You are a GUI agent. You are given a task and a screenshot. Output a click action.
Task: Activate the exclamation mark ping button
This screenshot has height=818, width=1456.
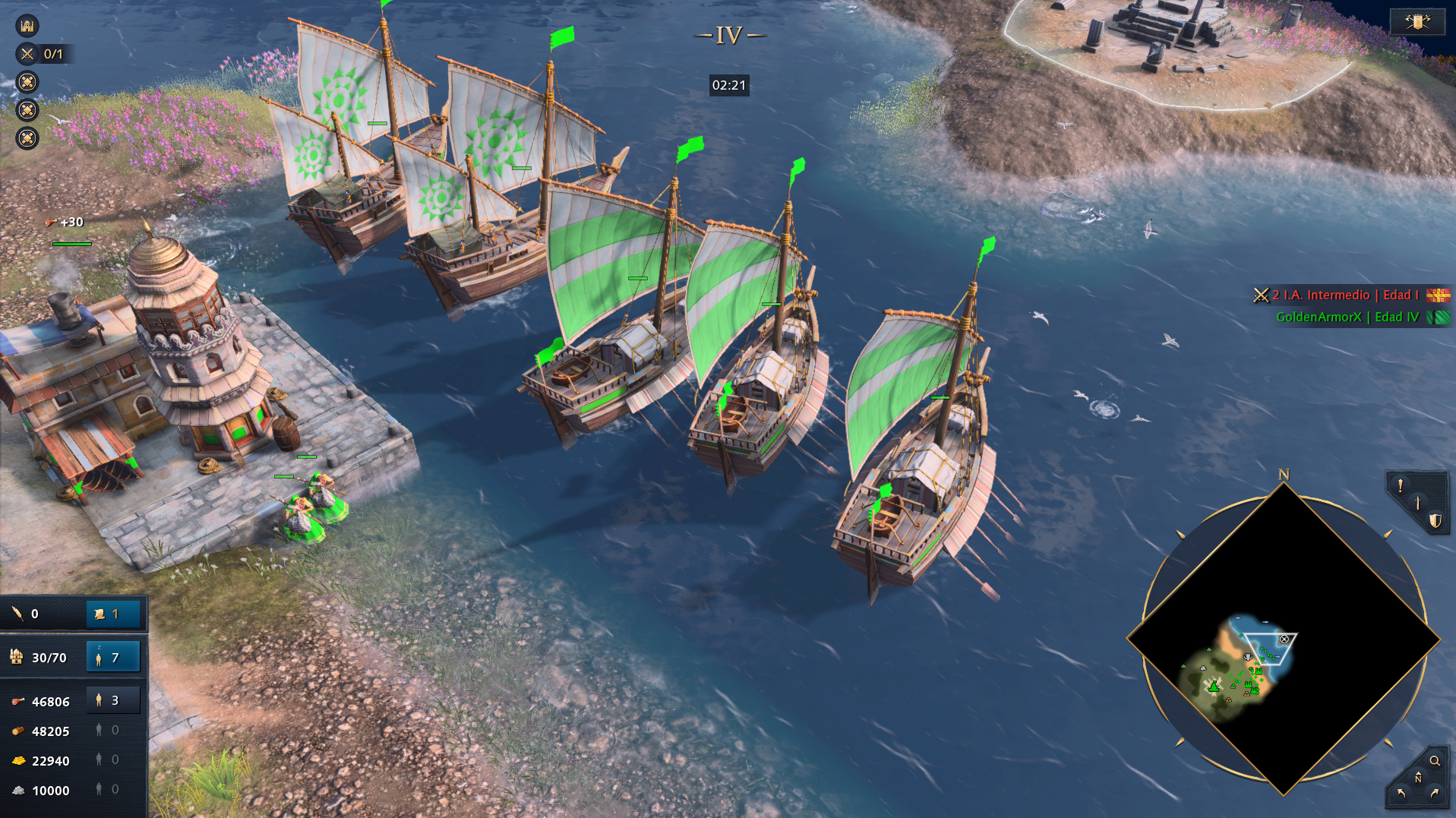click(1400, 485)
